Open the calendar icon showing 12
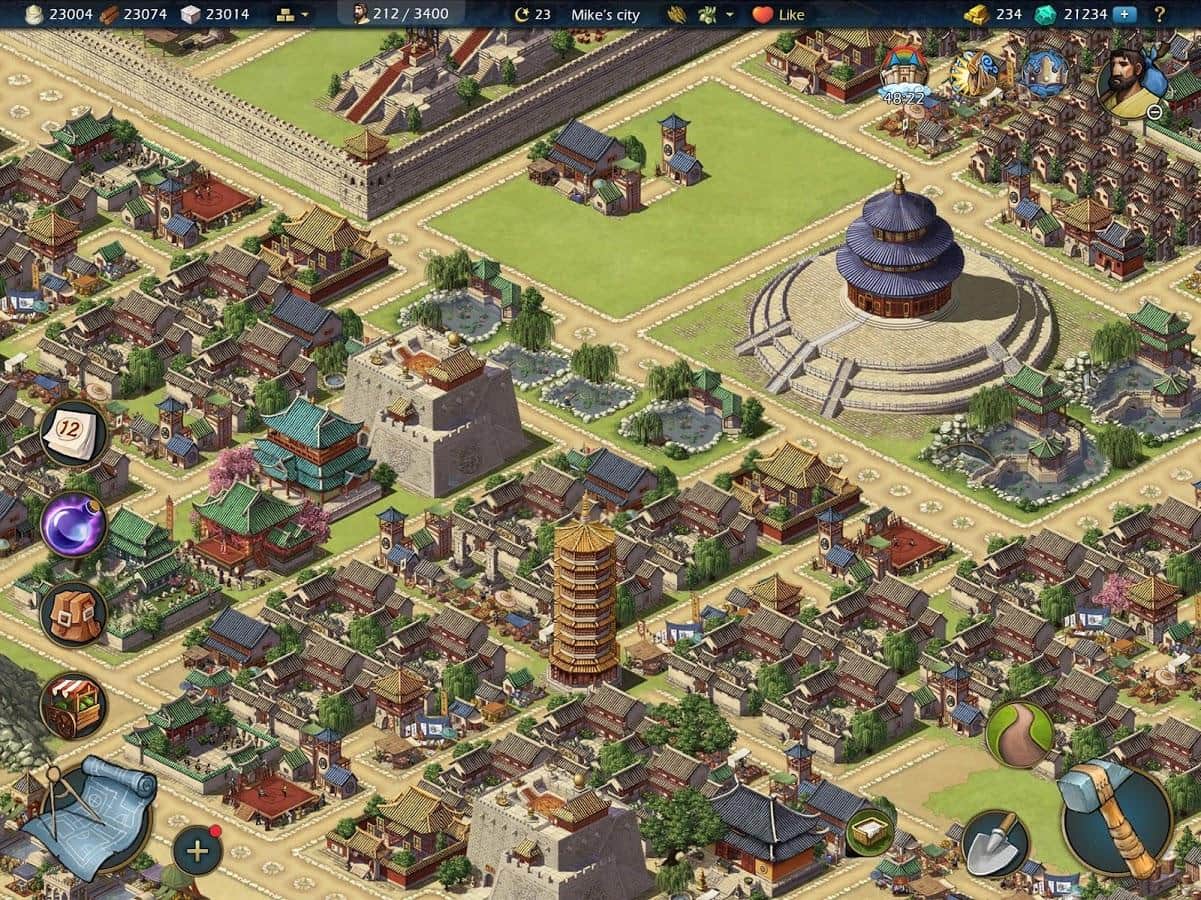 (73, 434)
